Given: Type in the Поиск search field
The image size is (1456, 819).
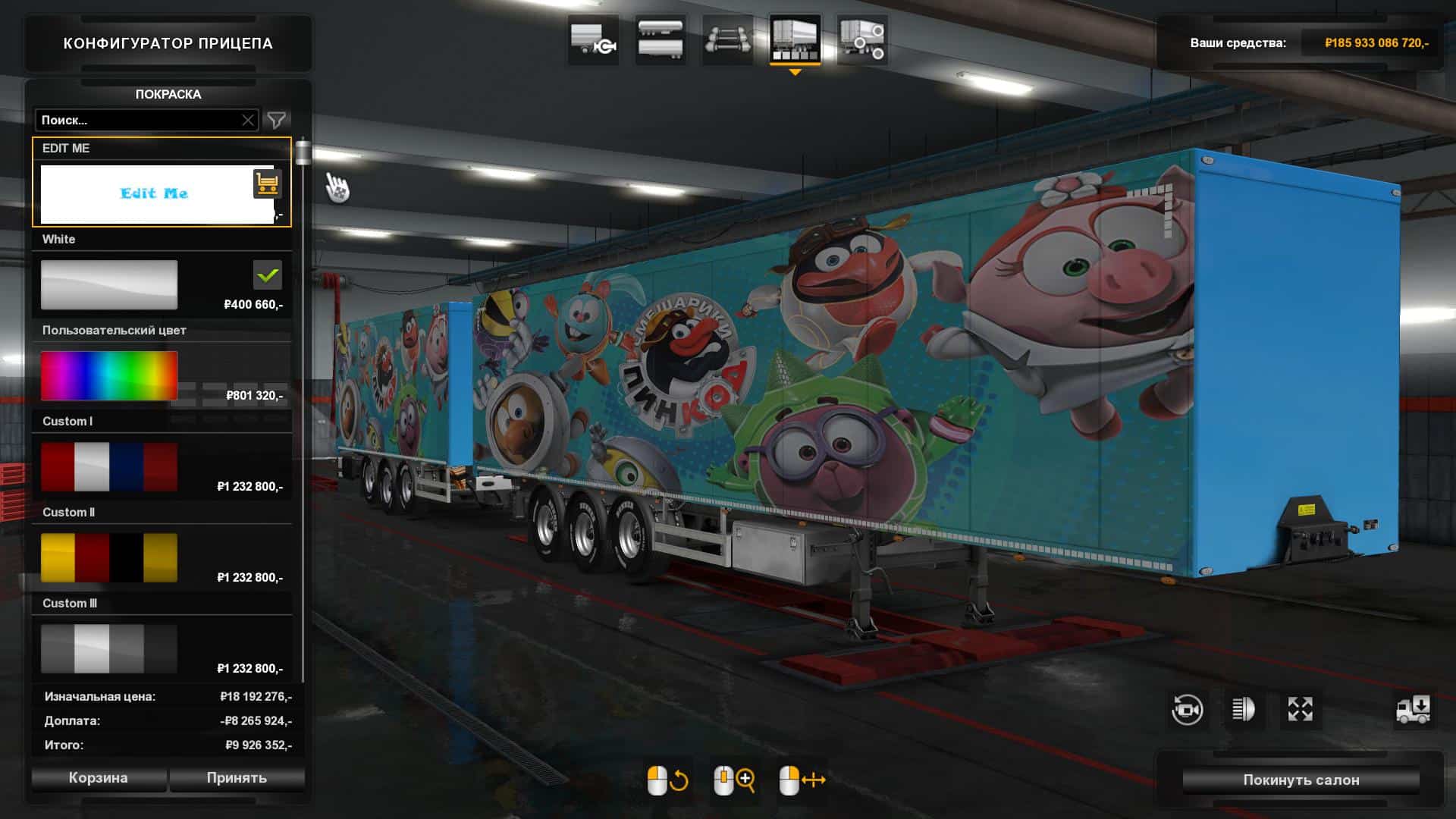Looking at the screenshot, I should pyautogui.click(x=136, y=120).
